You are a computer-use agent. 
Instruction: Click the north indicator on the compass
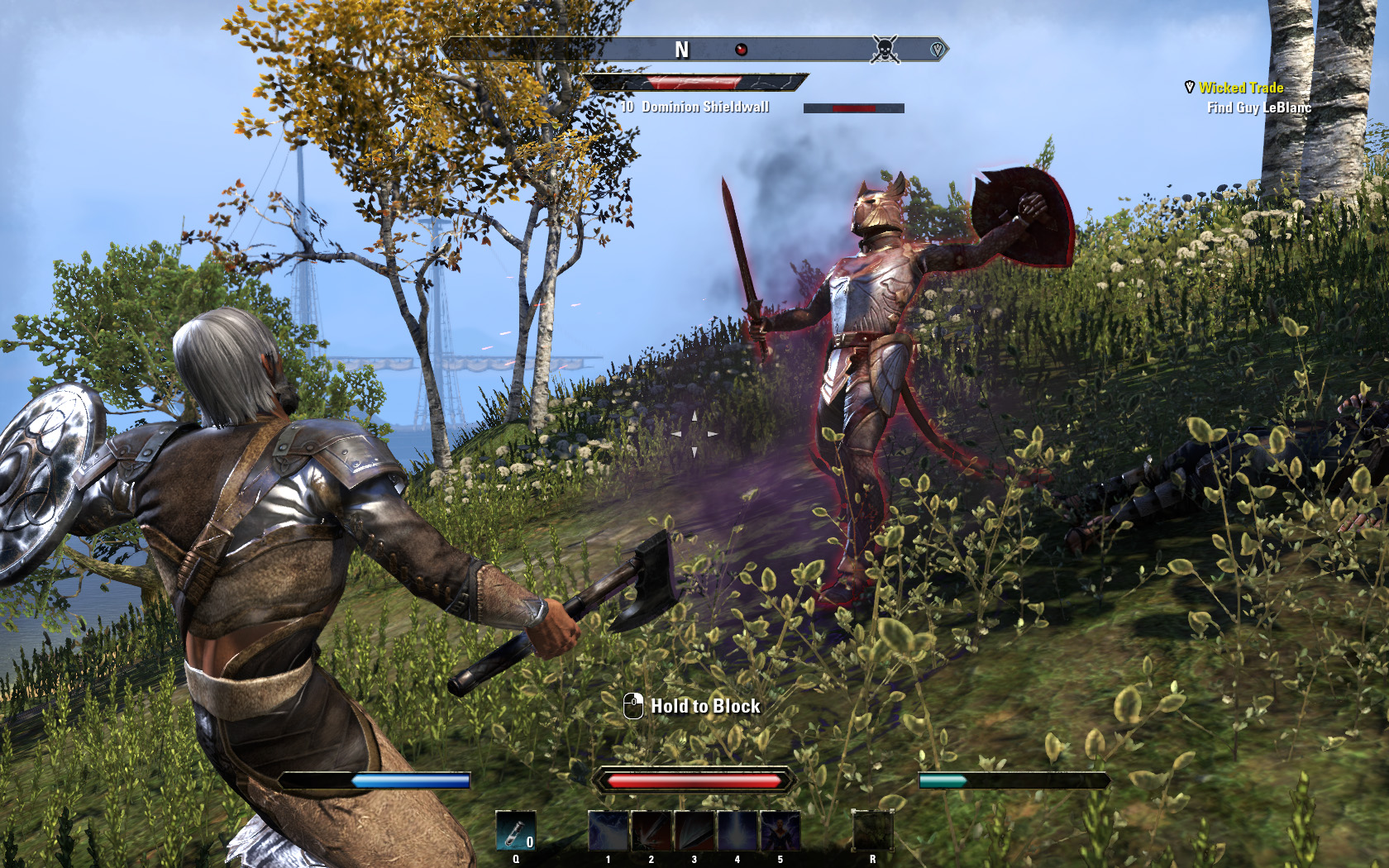[681, 50]
